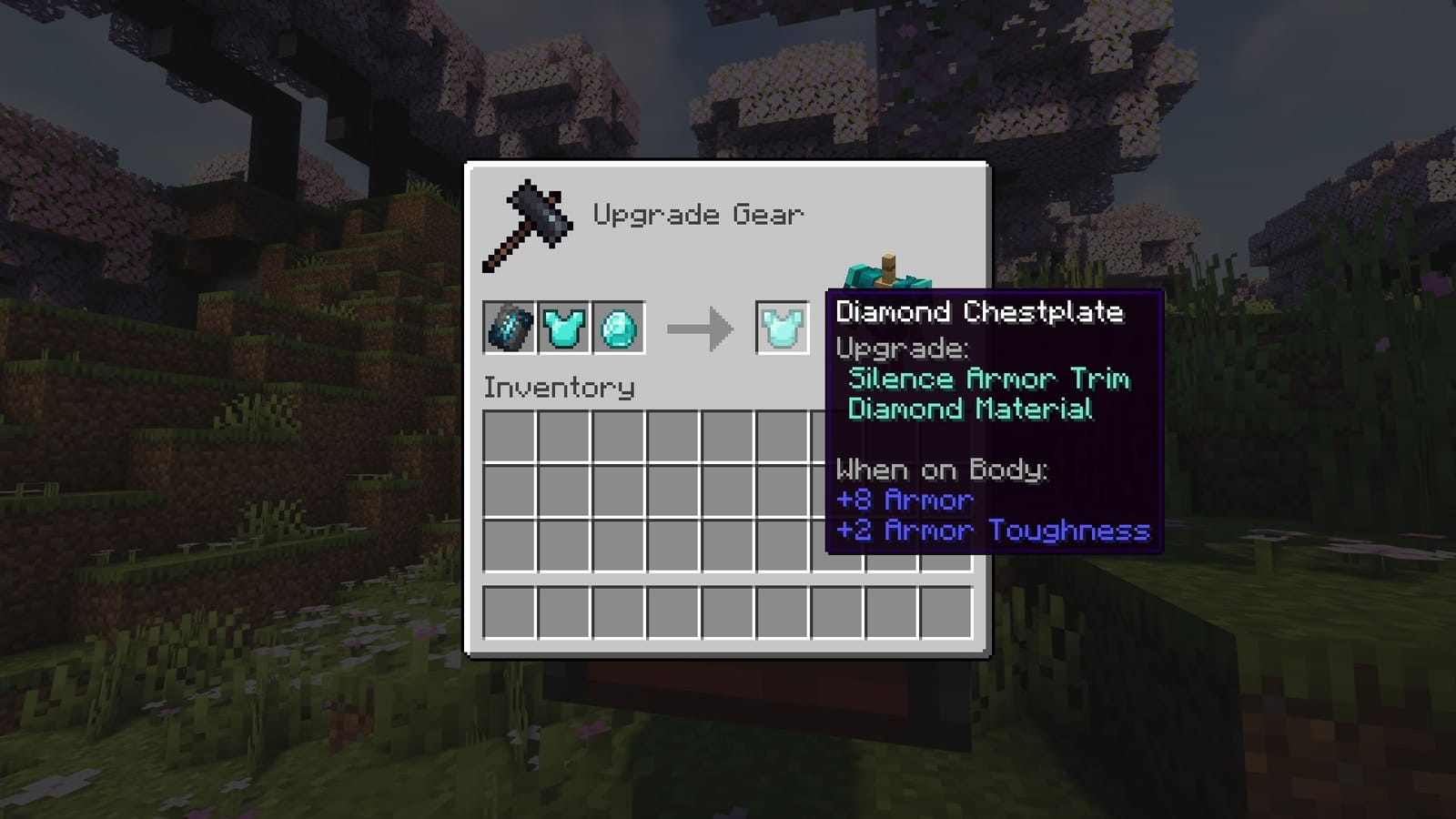Click the Inventory section label
Viewport: 1456px width, 819px height.
coord(560,387)
